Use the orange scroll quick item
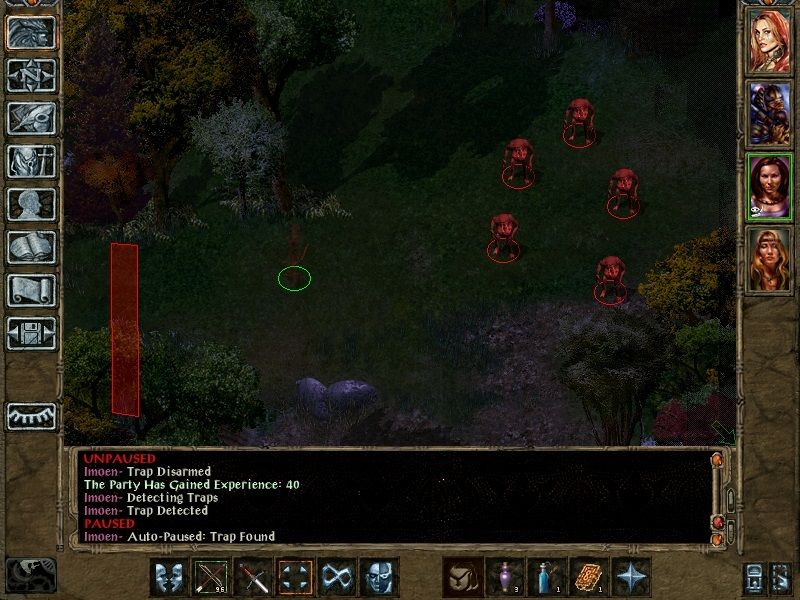The width and height of the screenshot is (800, 600). pyautogui.click(x=589, y=577)
